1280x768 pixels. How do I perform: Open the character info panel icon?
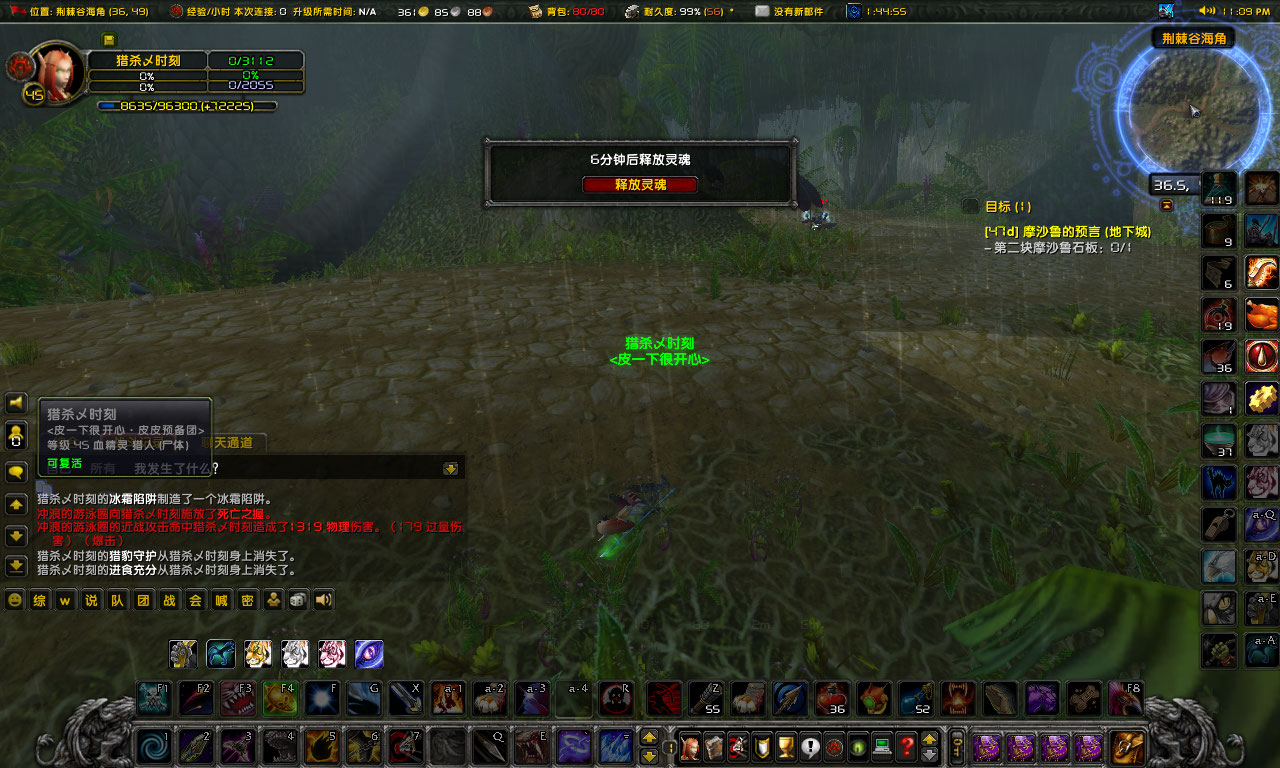pyautogui.click(x=690, y=747)
